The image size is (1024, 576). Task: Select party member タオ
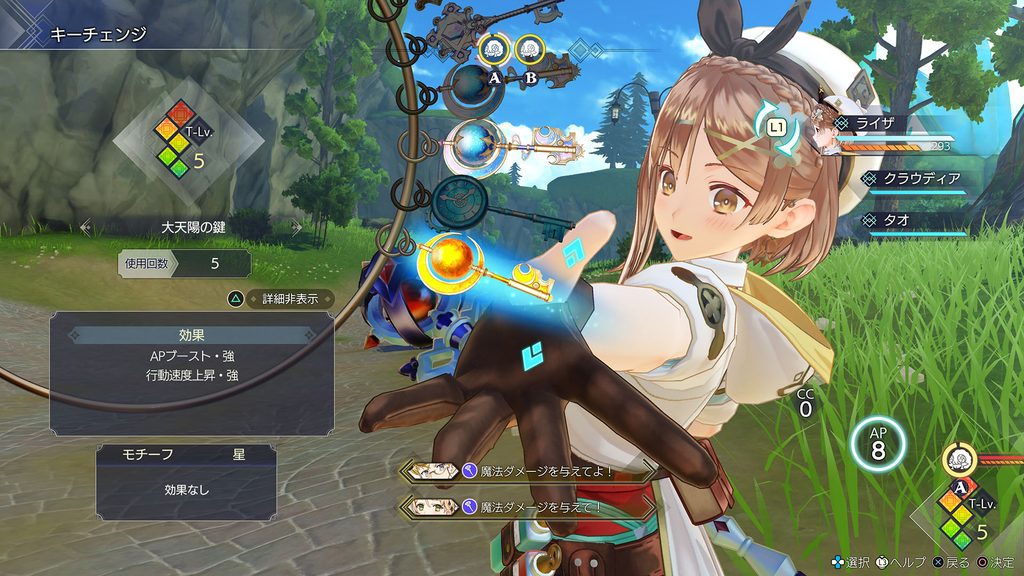pos(915,220)
